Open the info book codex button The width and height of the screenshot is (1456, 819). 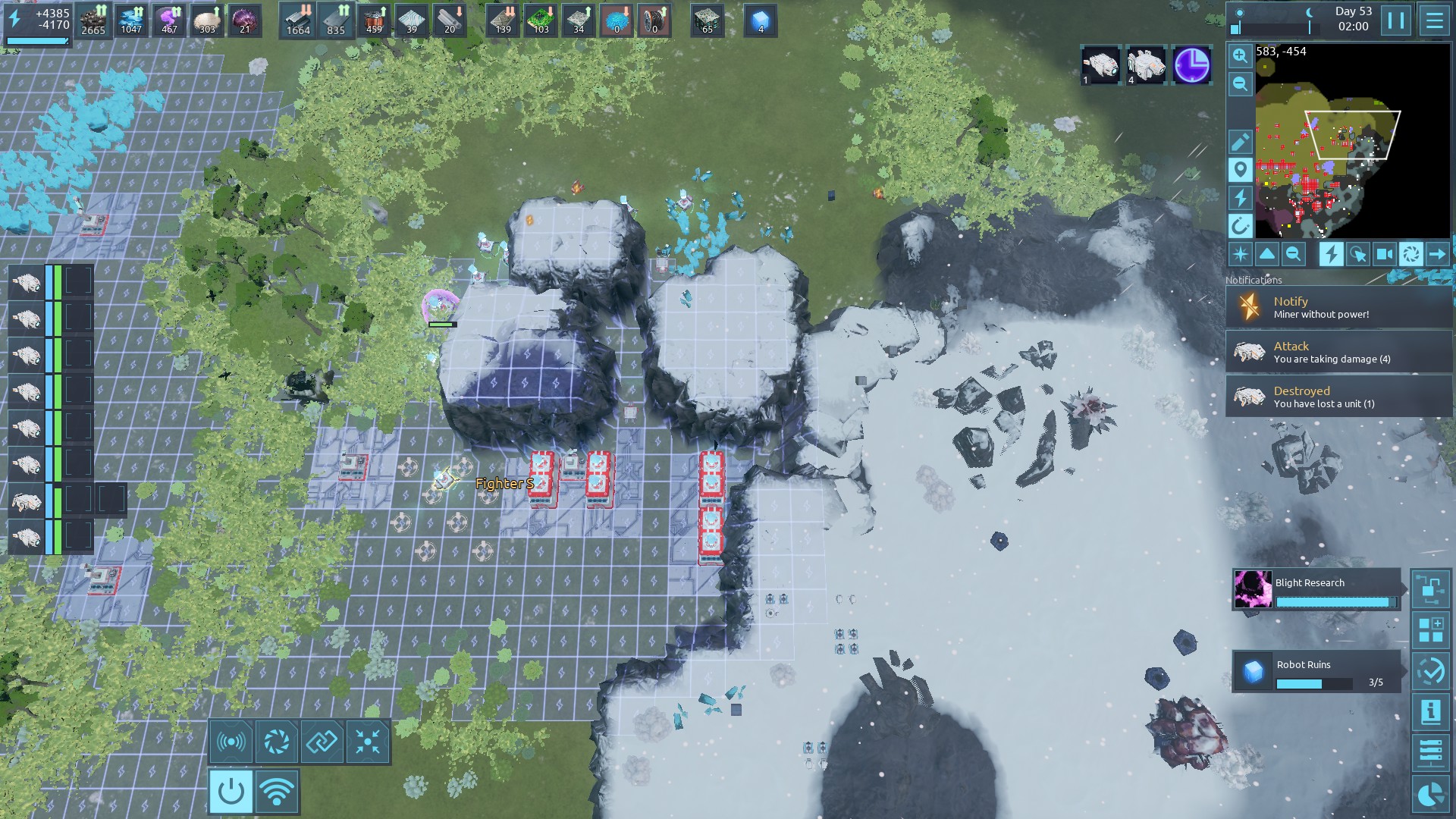pos(1430,711)
